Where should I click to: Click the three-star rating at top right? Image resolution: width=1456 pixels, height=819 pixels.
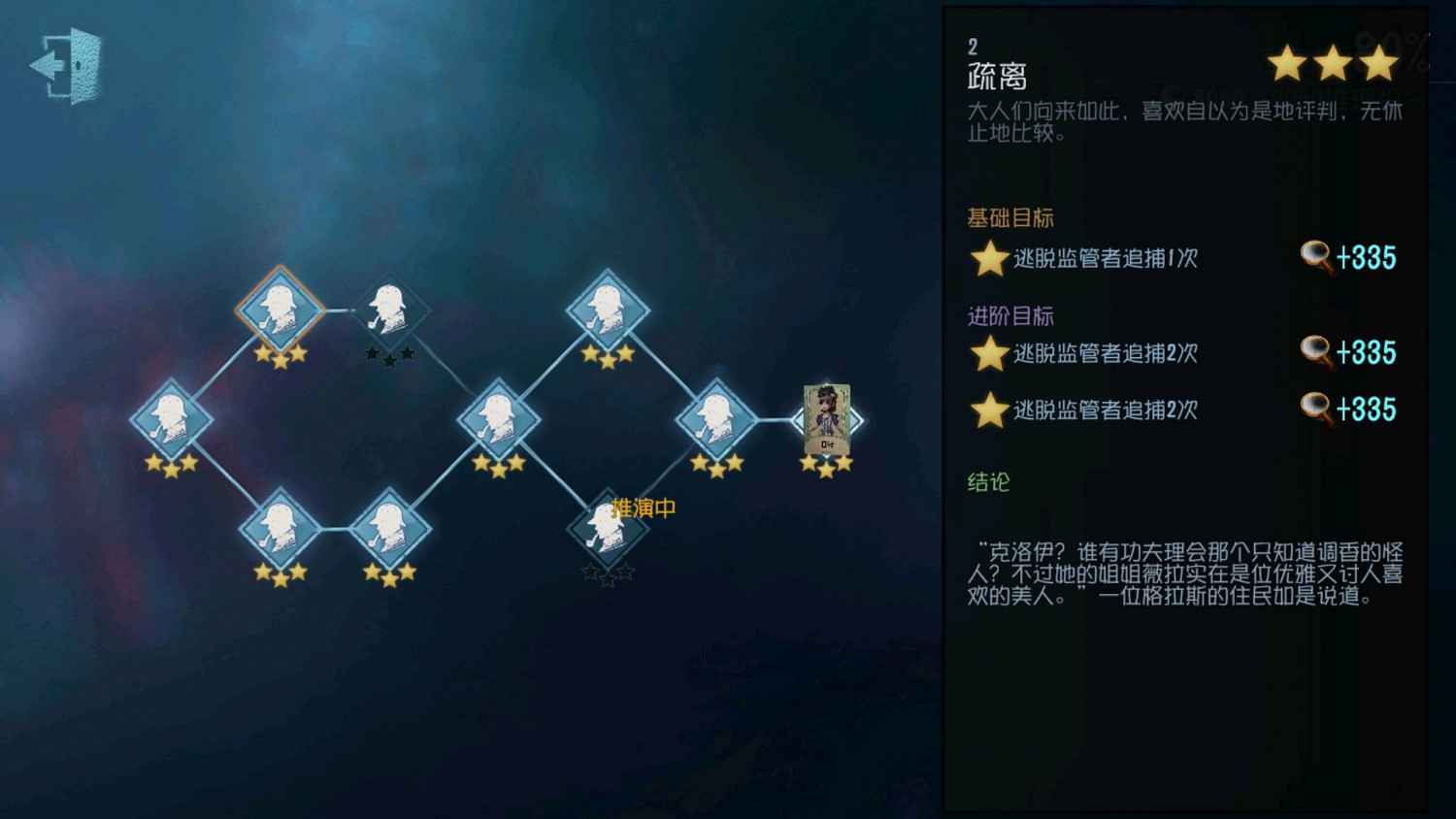point(1332,63)
